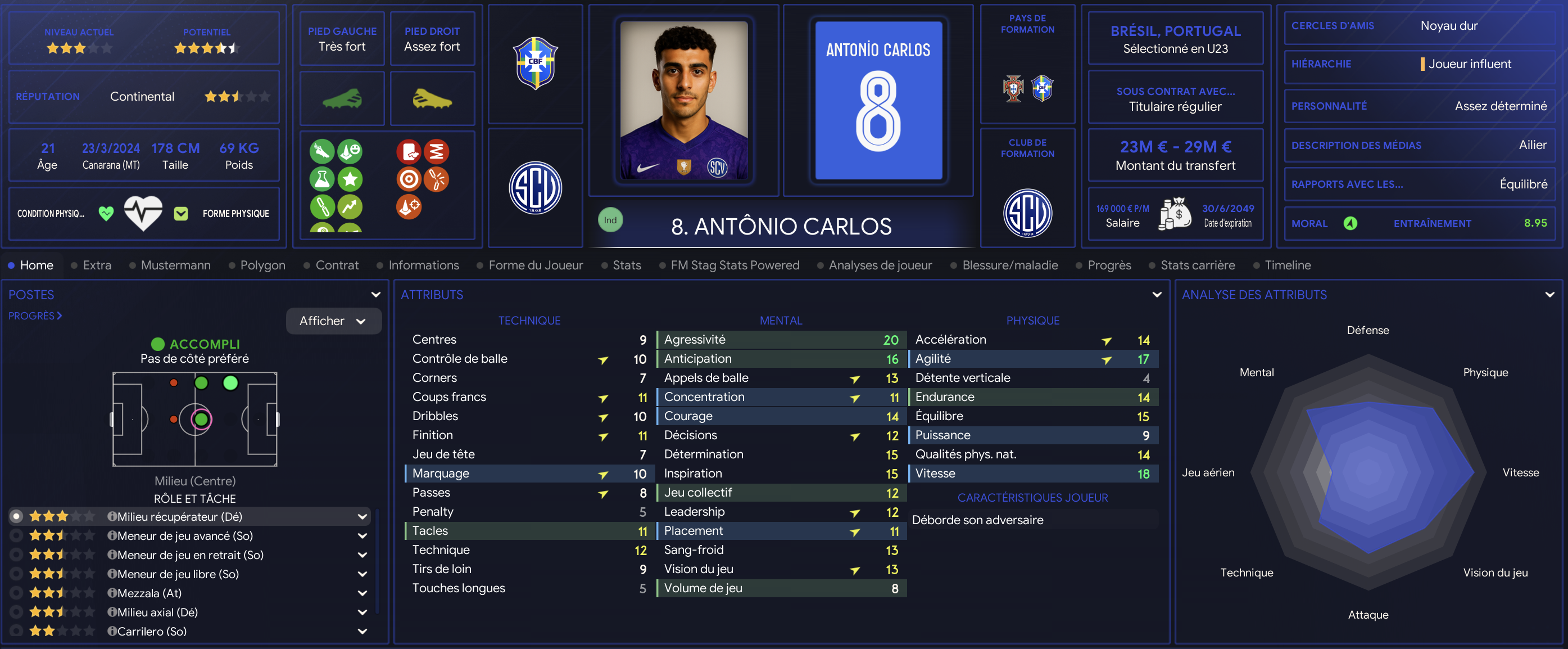Image resolution: width=1568 pixels, height=649 pixels.
Task: Expand the Milieu récupérateur (Dé) role row
Action: tap(362, 517)
